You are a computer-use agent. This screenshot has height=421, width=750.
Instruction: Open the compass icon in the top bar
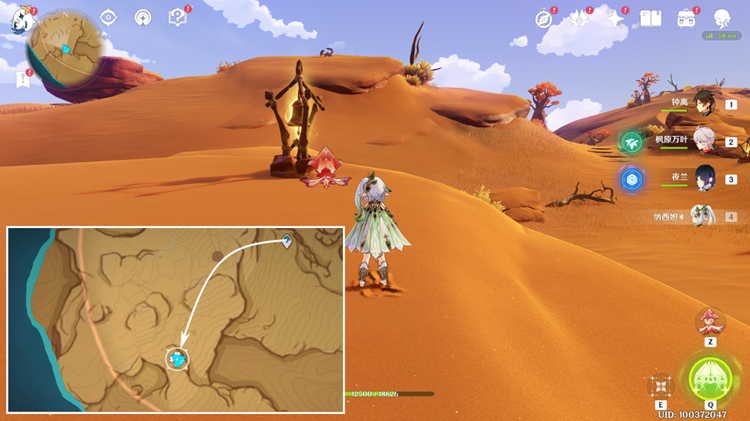point(544,18)
